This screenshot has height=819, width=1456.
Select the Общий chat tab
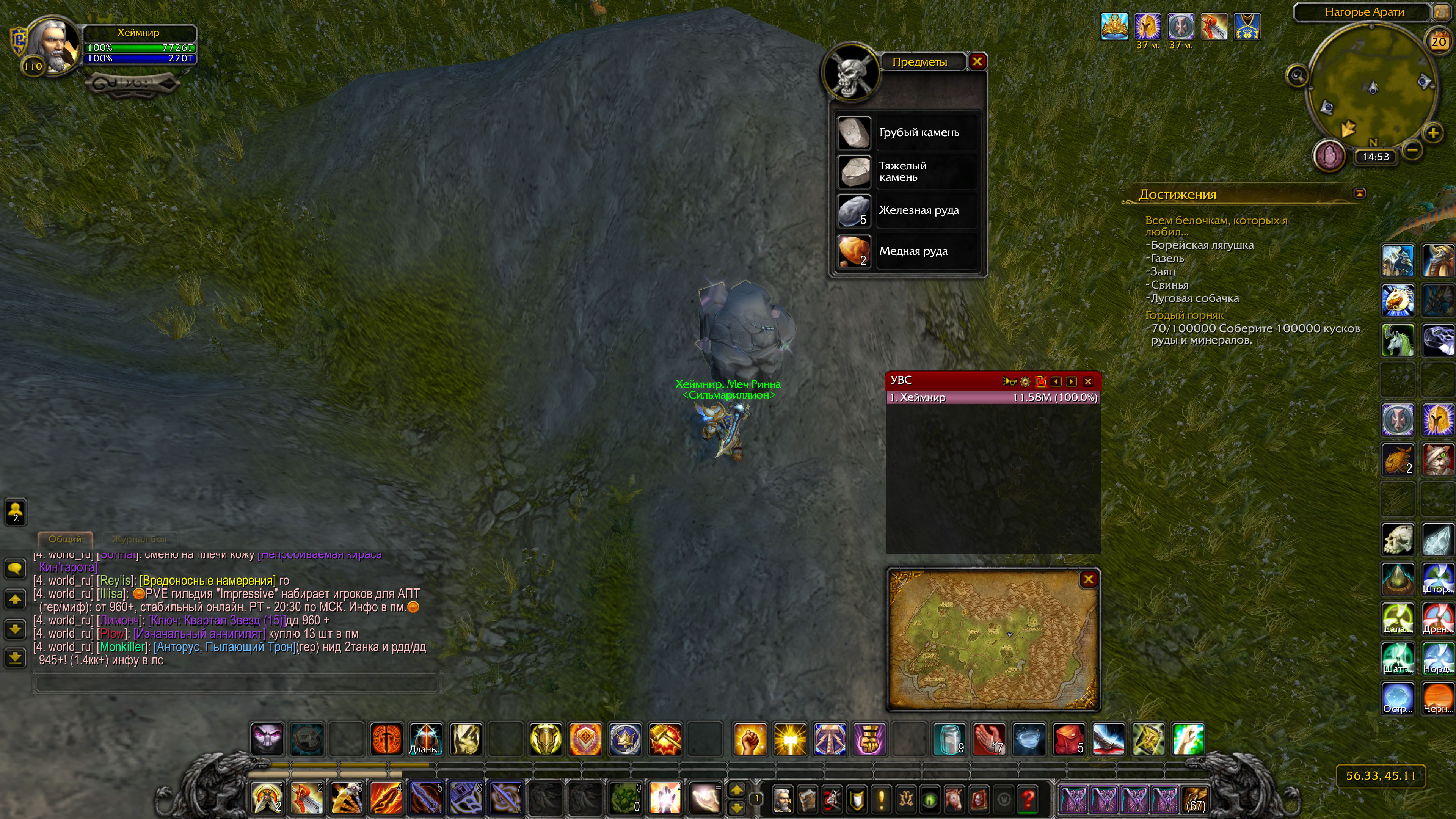(x=65, y=539)
